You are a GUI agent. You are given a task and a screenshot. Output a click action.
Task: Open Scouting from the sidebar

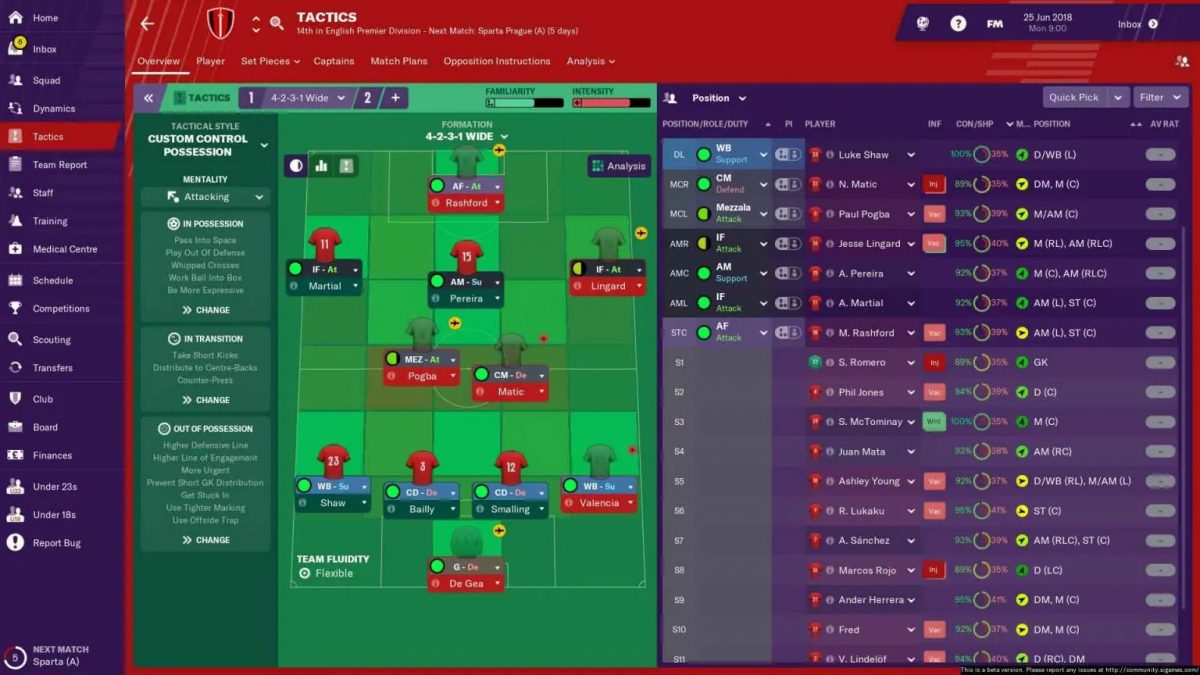pos(51,340)
